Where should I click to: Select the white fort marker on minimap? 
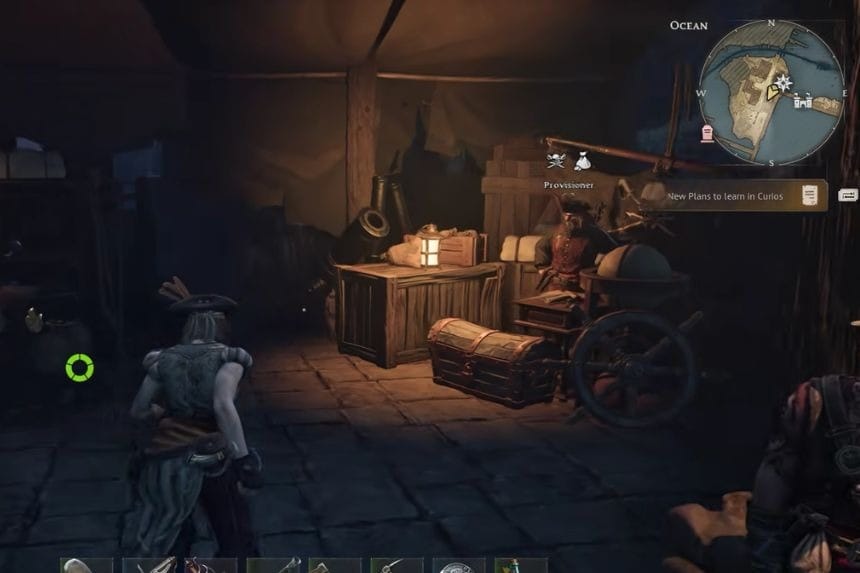click(802, 100)
